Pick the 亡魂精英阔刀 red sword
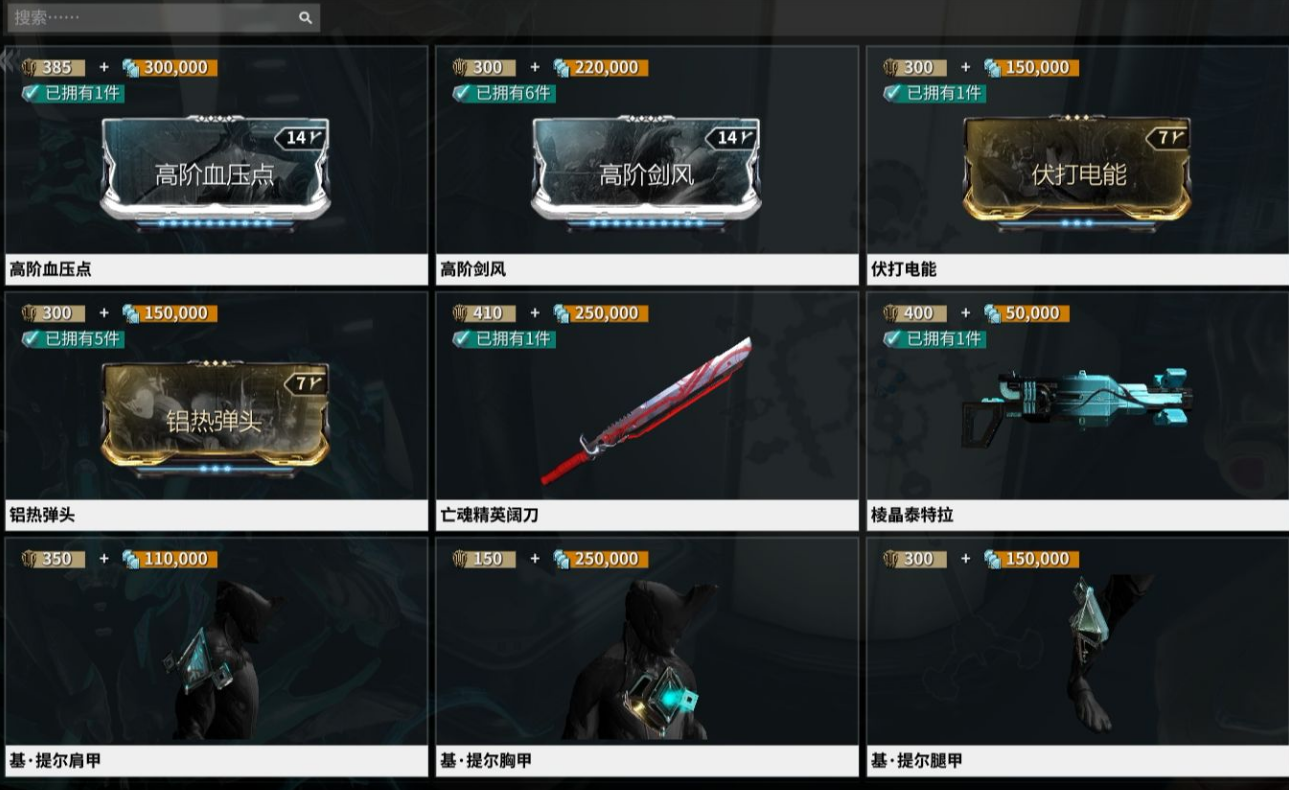The width and height of the screenshot is (1289, 790). 646,412
